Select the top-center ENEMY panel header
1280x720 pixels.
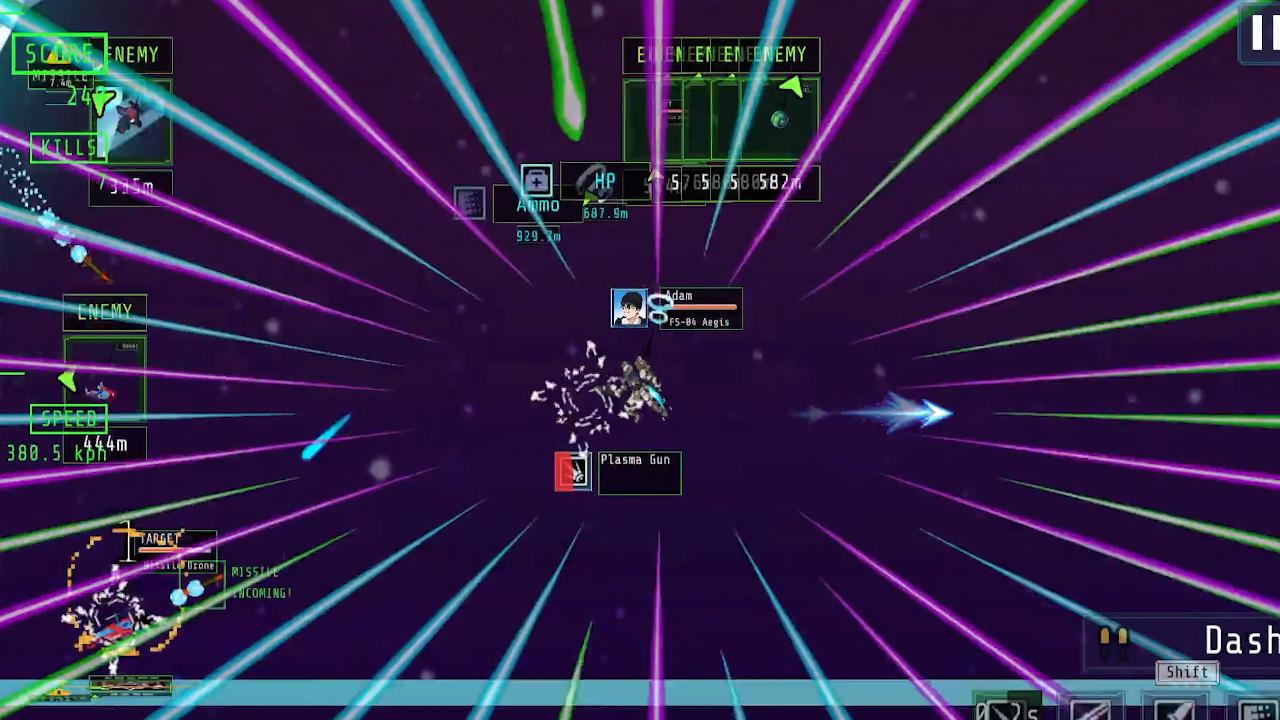722,55
